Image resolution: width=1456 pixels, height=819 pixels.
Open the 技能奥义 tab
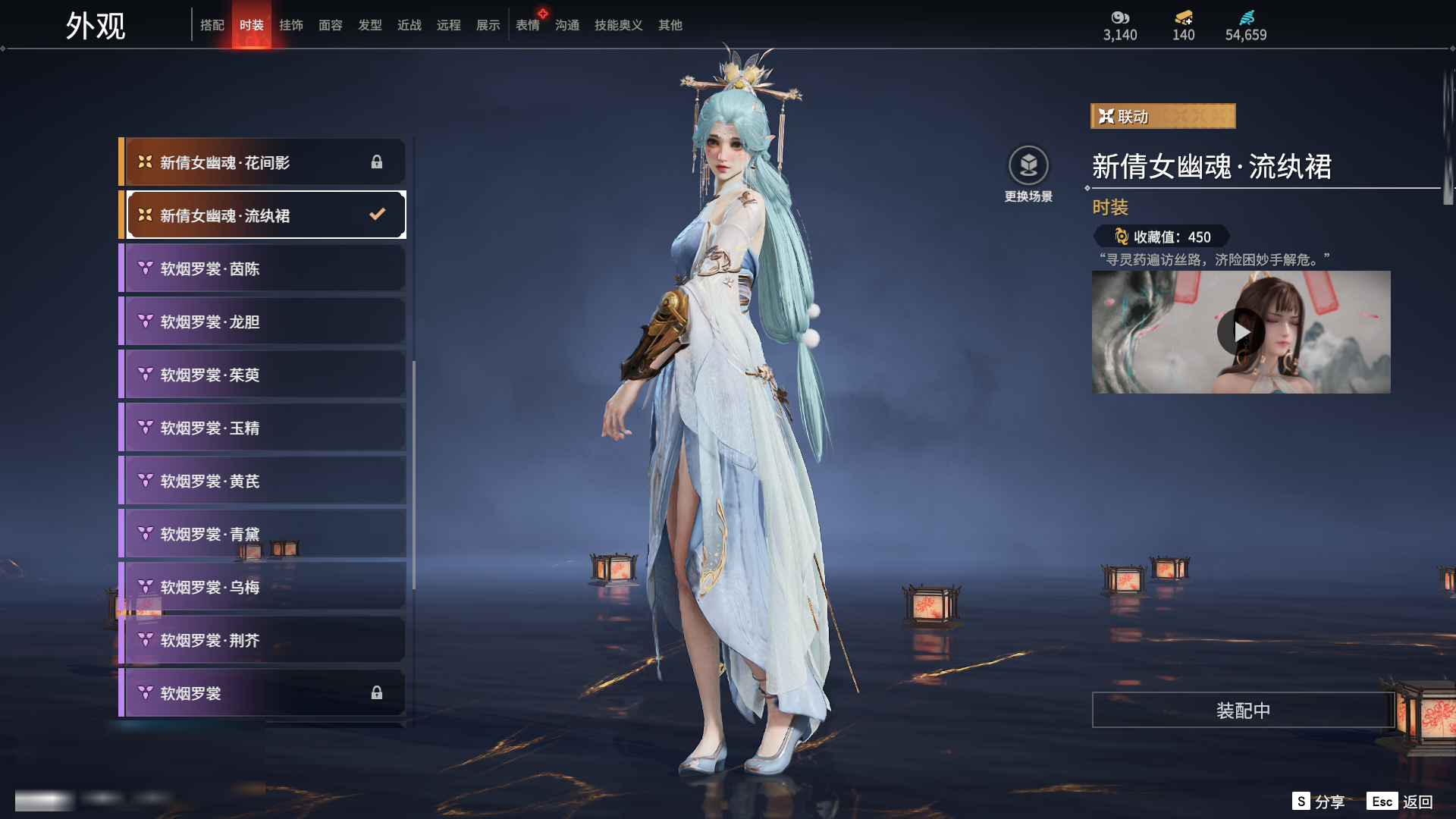(x=619, y=25)
